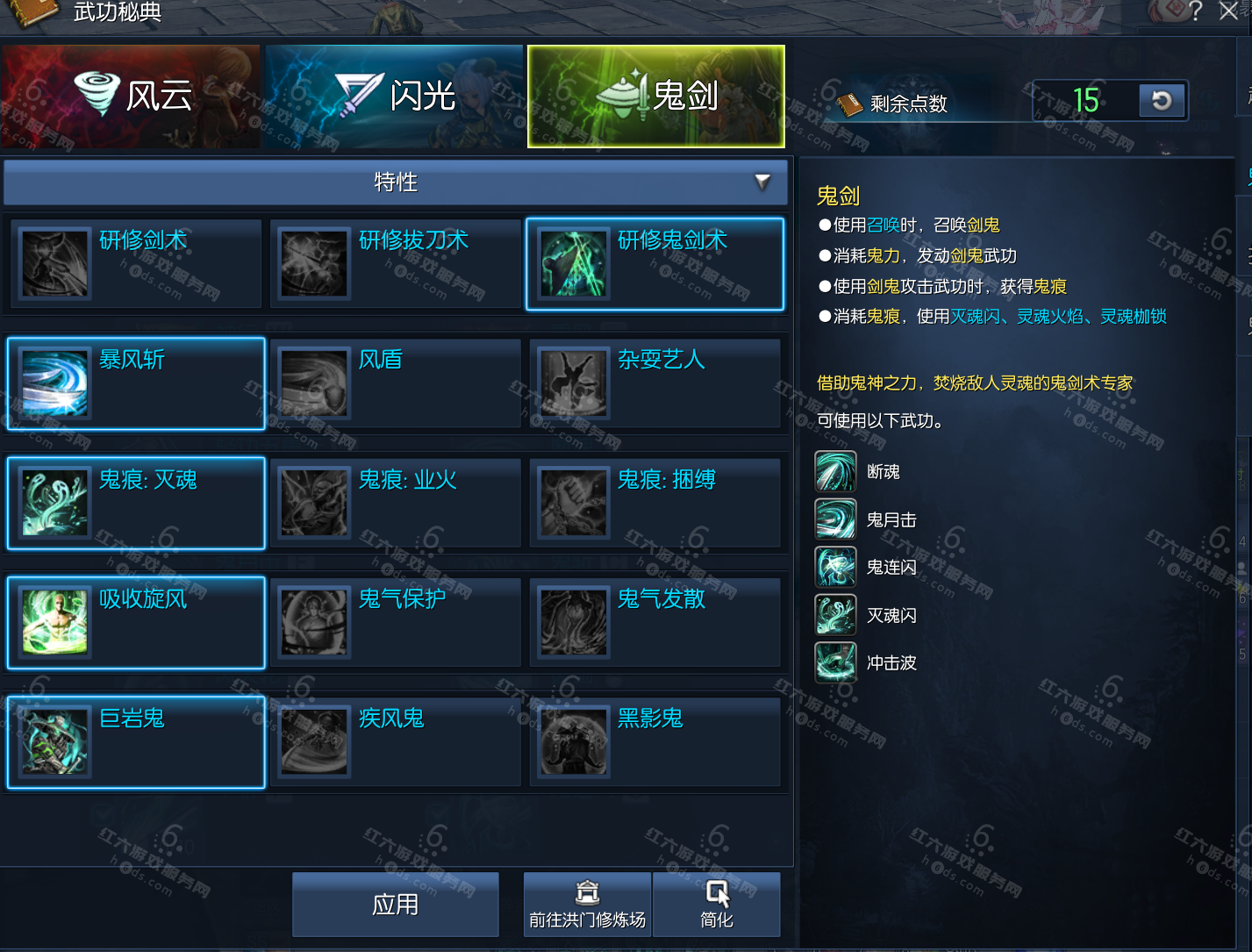This screenshot has height=952, width=1252.
Task: Click 前往洪门修炼场 to enter training ground
Action: coord(586,904)
